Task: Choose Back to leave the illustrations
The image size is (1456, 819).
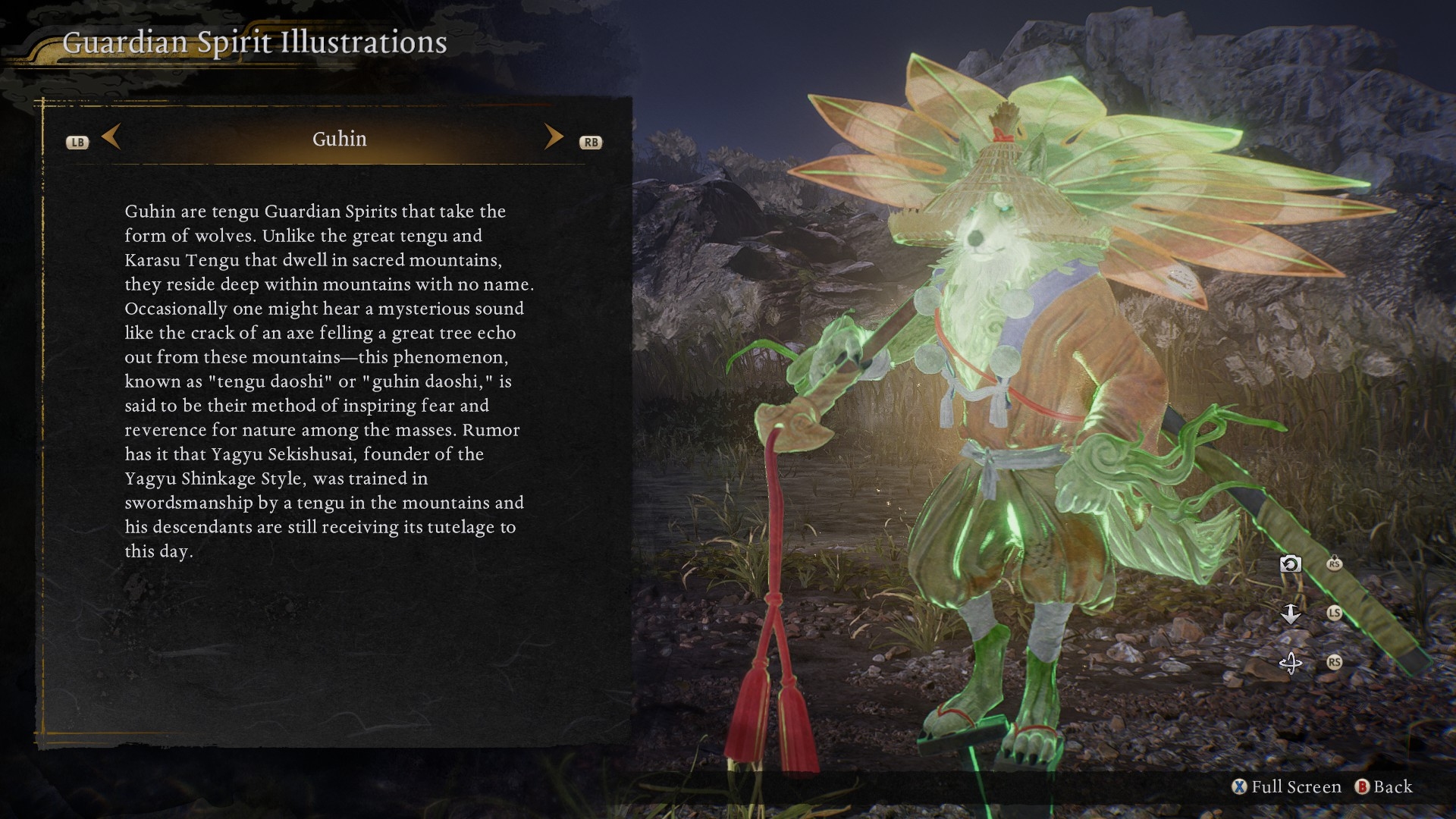Action: pos(1384,787)
